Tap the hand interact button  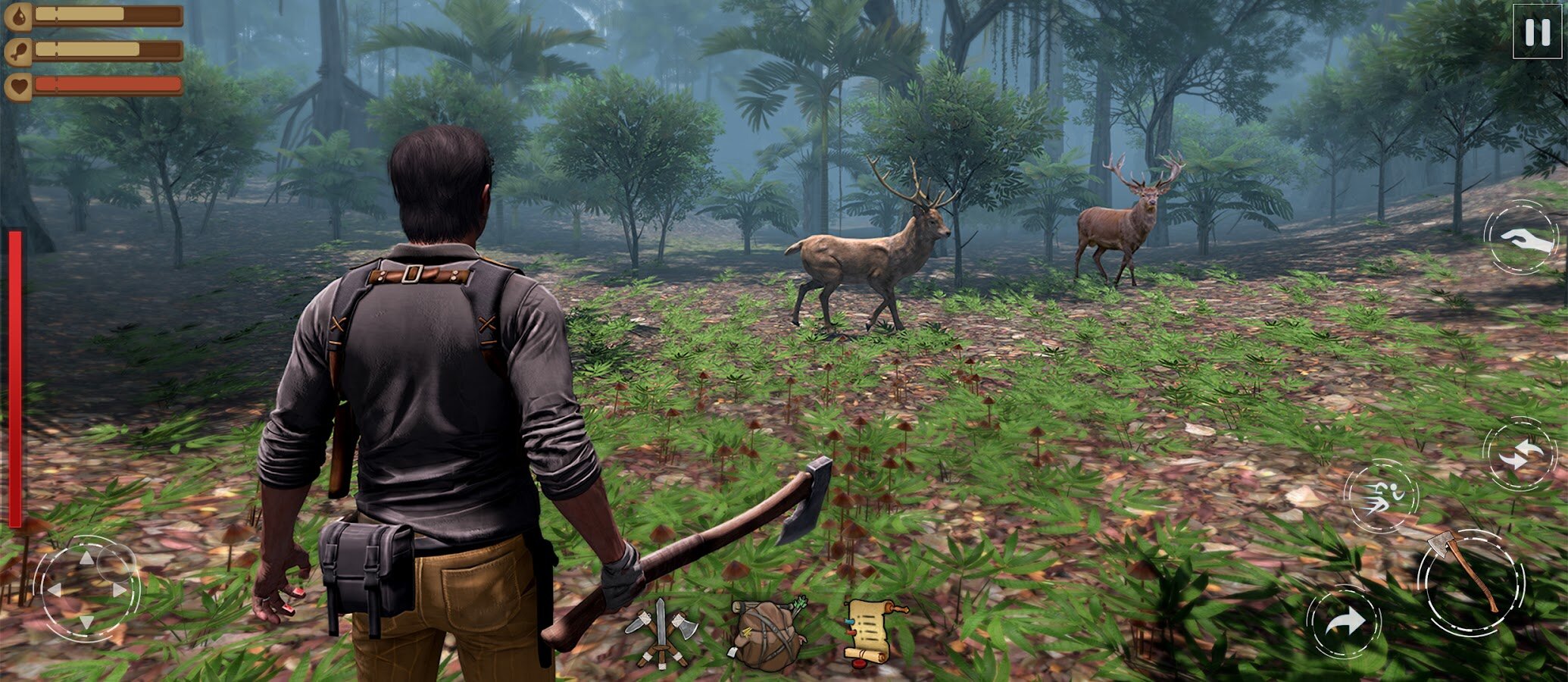click(1521, 237)
